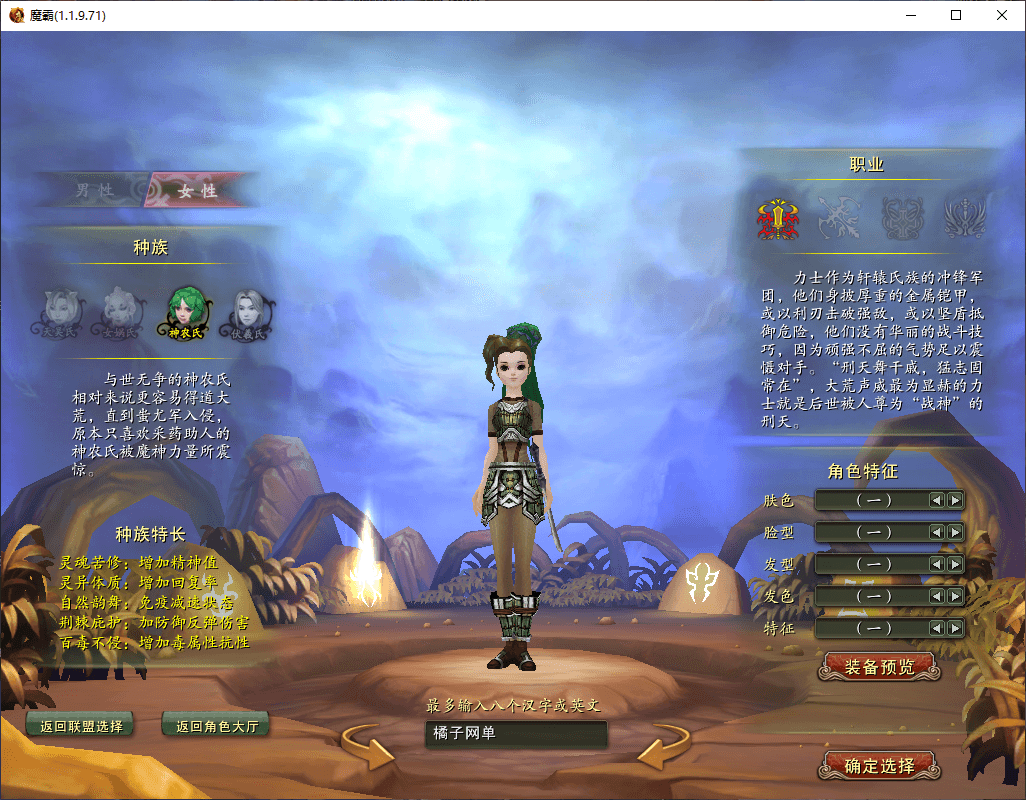Go back with 返回角色大厅 button
The width and height of the screenshot is (1026, 800).
[x=216, y=726]
